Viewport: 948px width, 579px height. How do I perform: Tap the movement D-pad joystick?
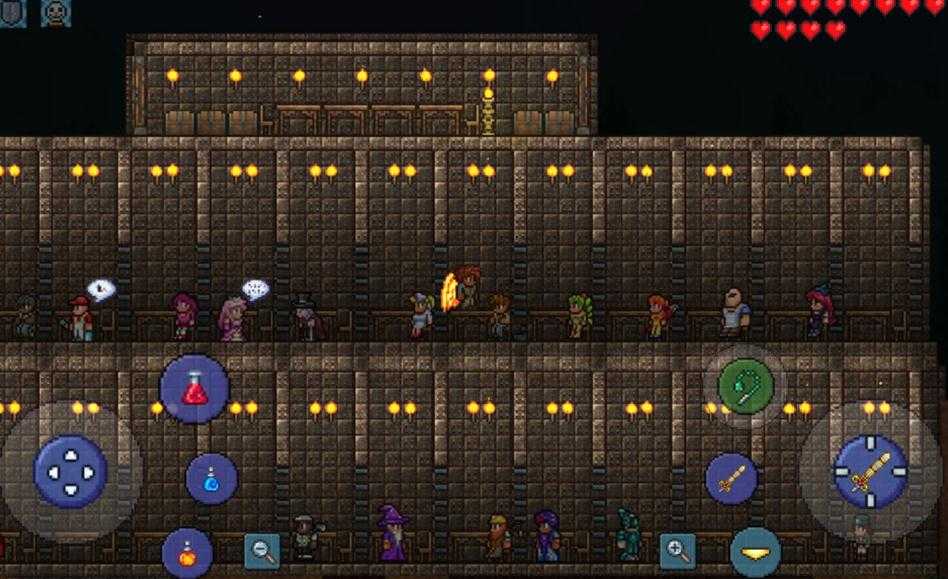coord(70,471)
